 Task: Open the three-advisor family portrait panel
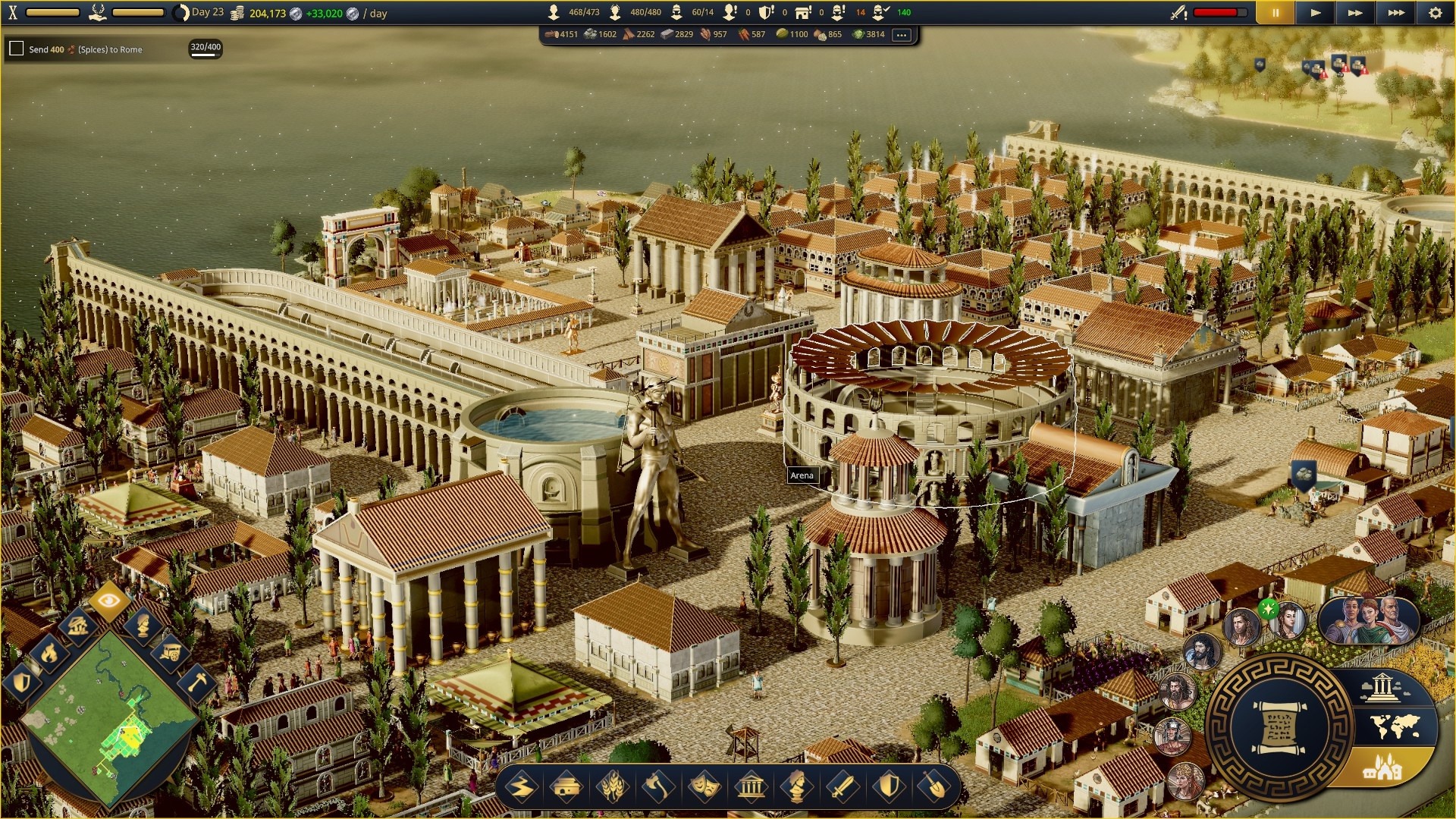1368,620
